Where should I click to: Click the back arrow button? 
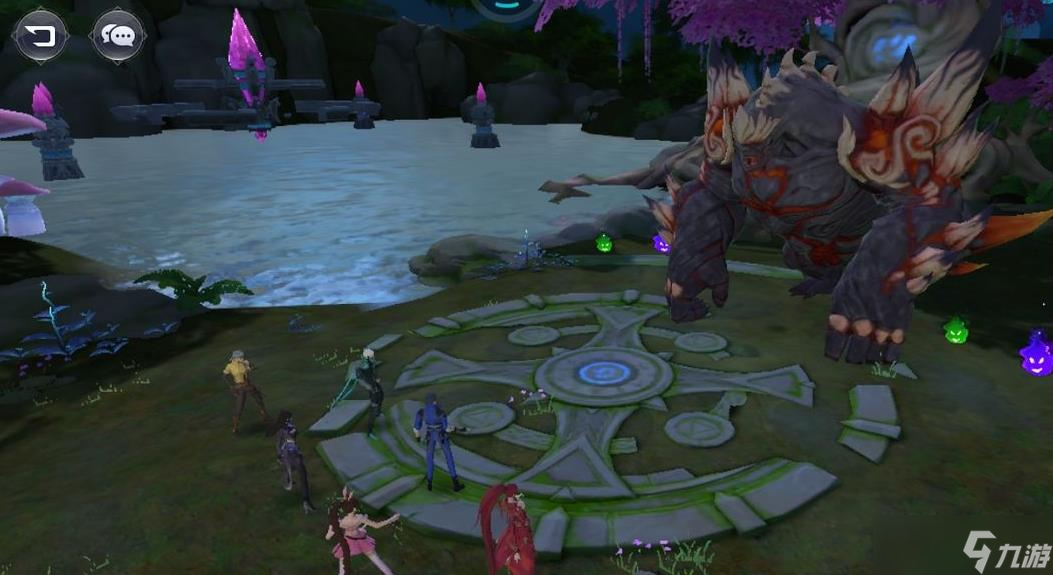pyautogui.click(x=40, y=37)
